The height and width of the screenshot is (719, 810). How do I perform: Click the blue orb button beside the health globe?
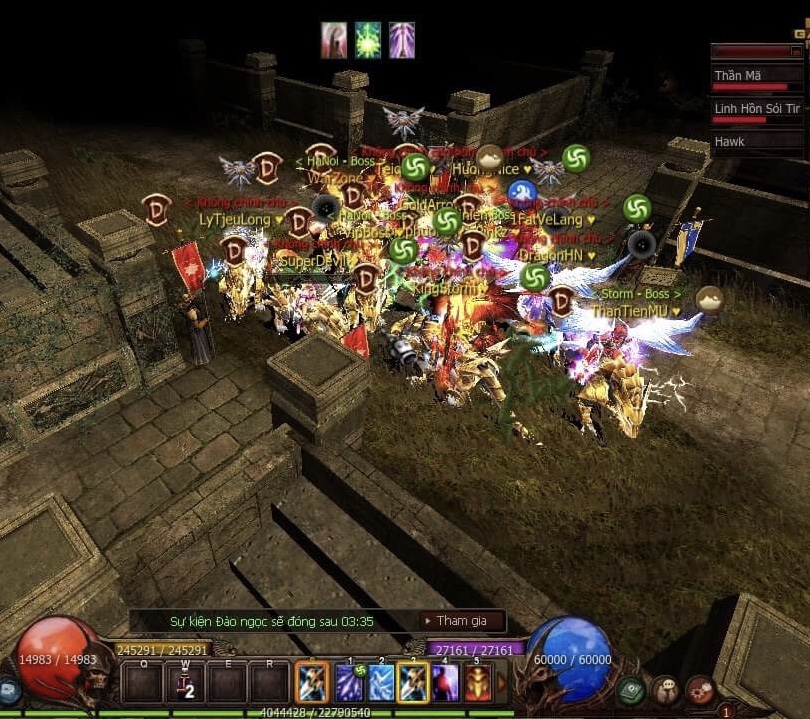tap(8, 689)
